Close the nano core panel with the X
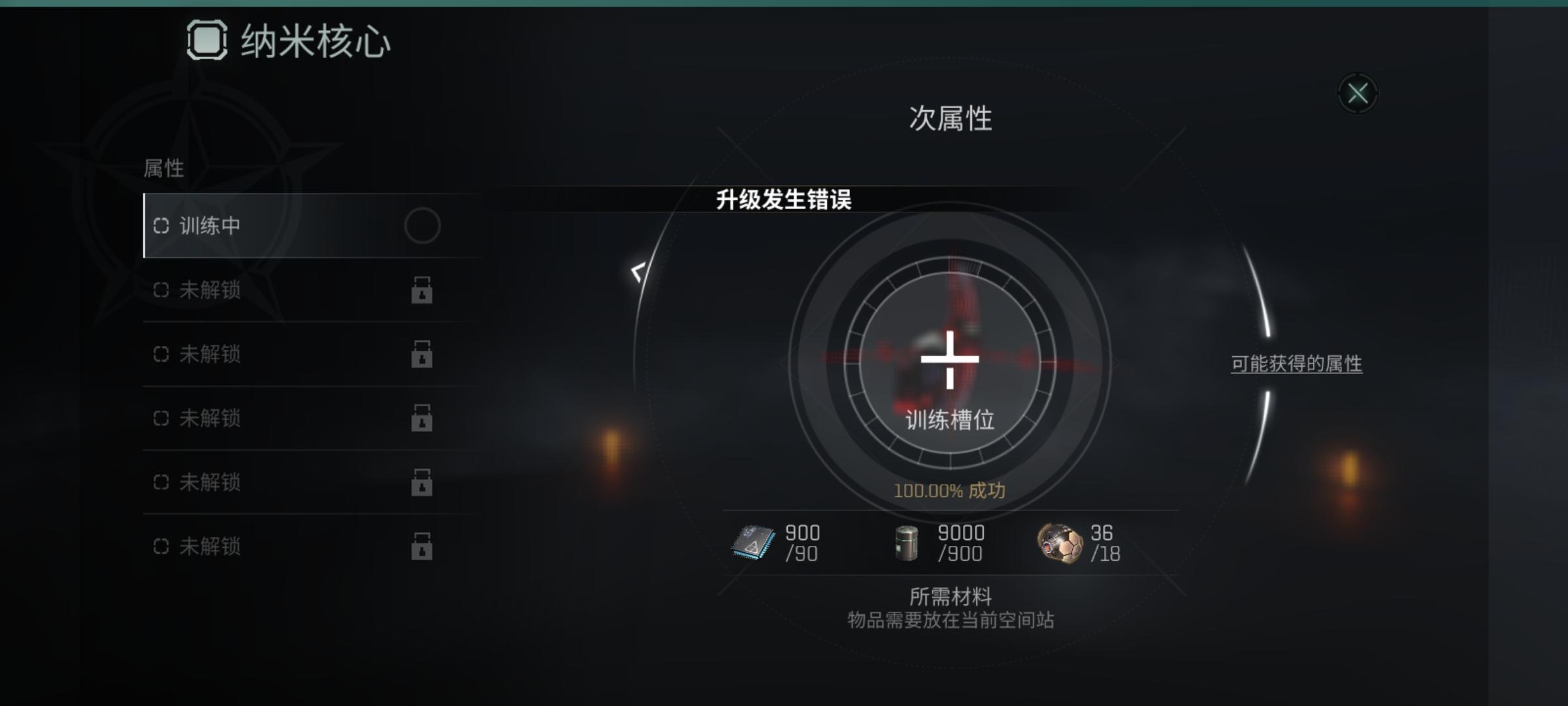Image resolution: width=1568 pixels, height=706 pixels. pyautogui.click(x=1359, y=93)
